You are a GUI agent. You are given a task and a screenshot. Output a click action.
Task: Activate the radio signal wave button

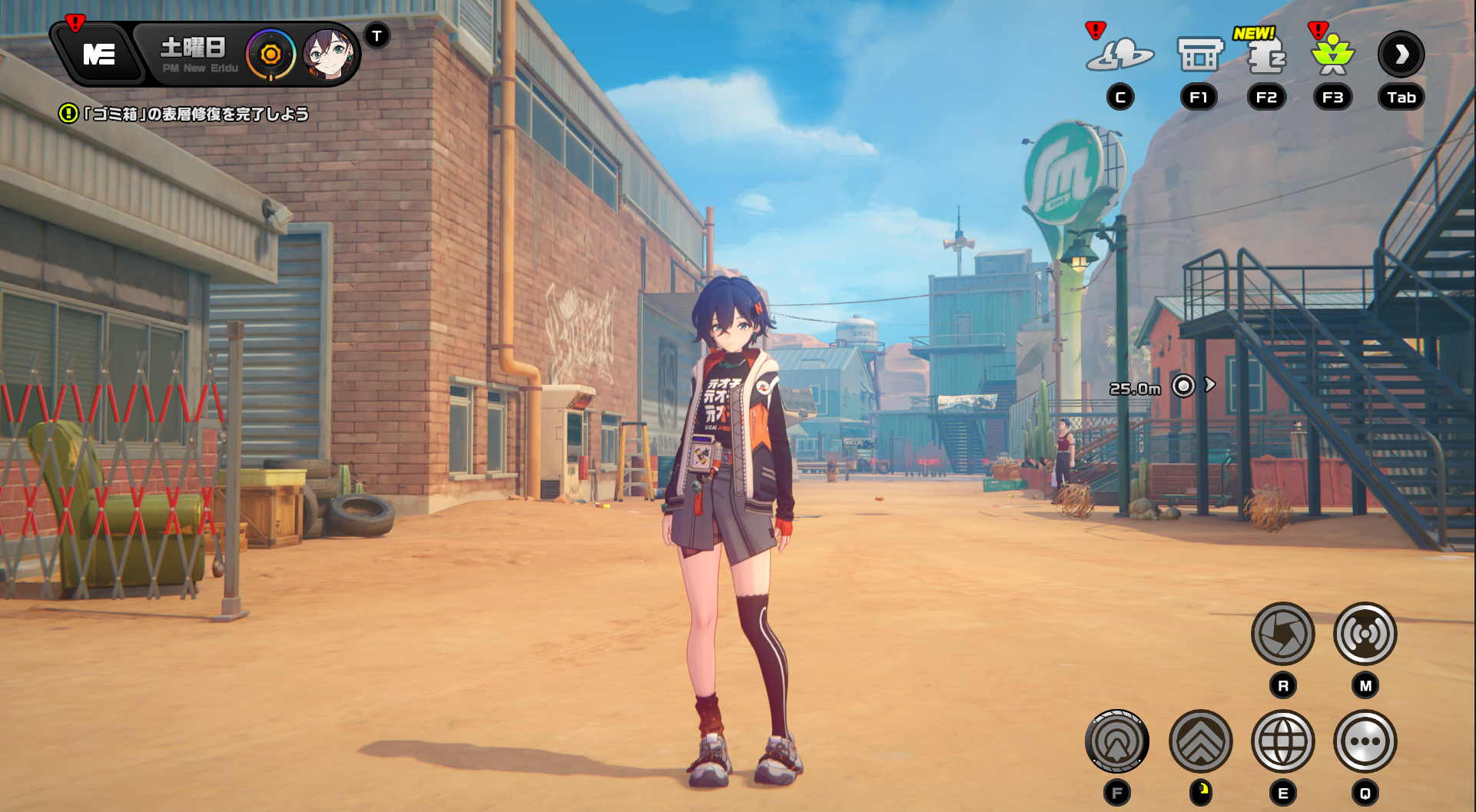[1365, 634]
